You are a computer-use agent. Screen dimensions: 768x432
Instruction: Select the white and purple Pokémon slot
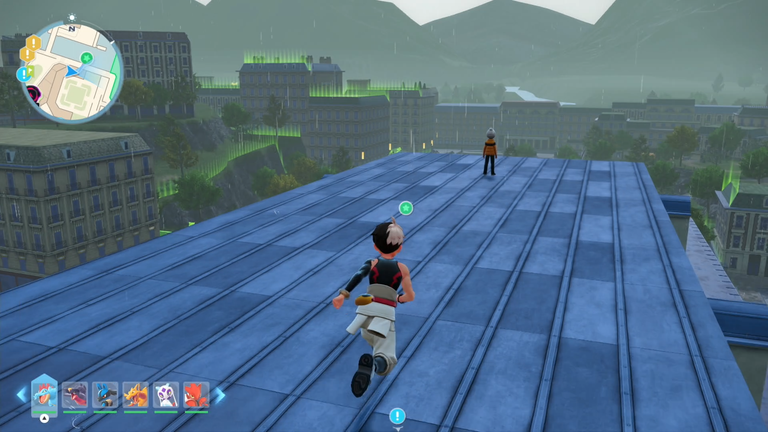pos(166,395)
